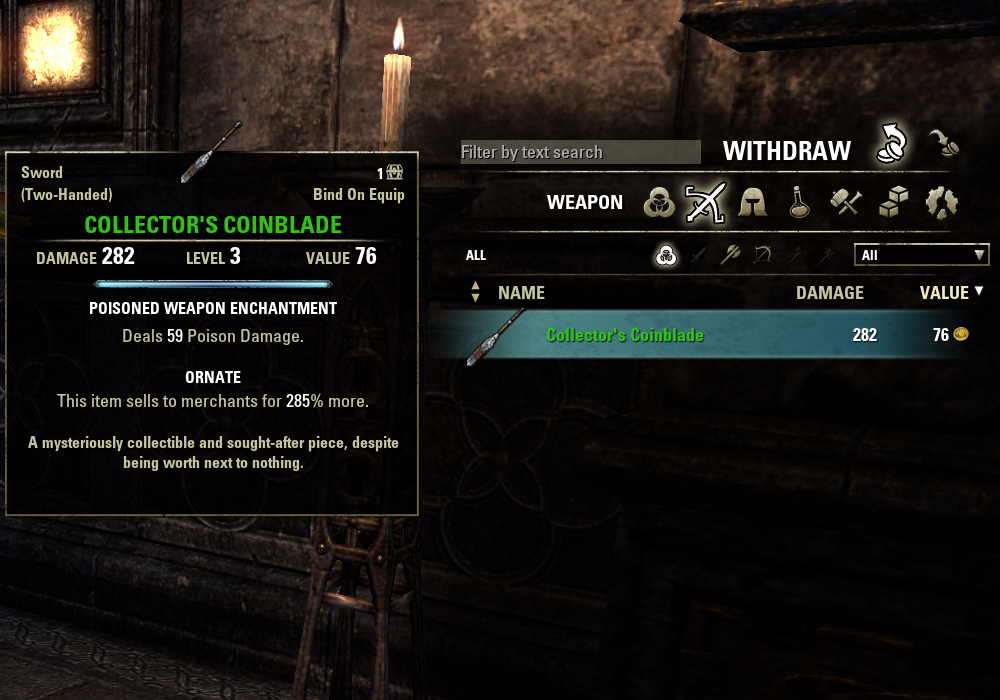Filter weapons by bow subfilter icon
This screenshot has width=1000, height=700.
tap(762, 256)
